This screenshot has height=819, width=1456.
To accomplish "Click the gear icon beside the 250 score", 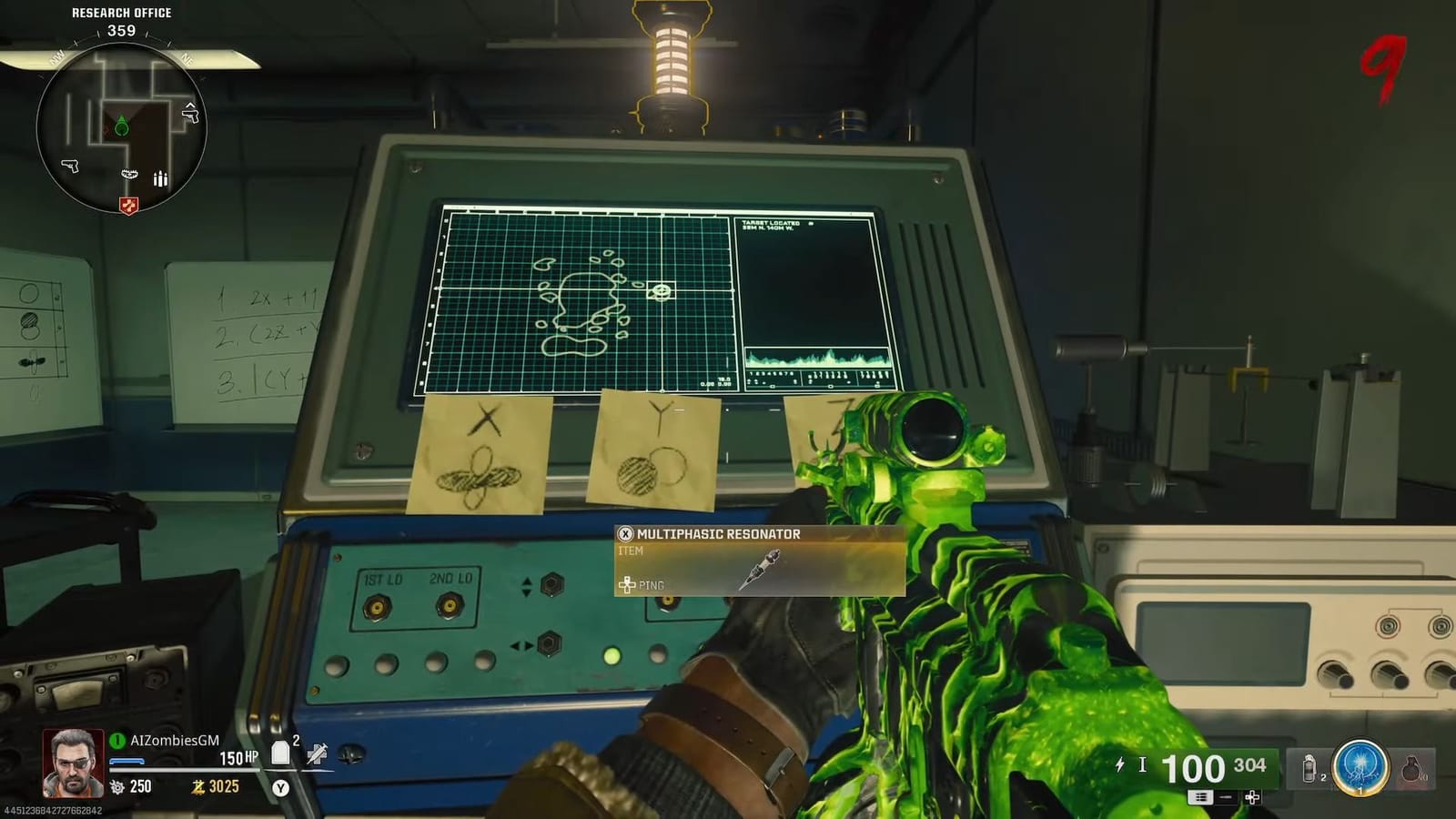I will point(116,785).
